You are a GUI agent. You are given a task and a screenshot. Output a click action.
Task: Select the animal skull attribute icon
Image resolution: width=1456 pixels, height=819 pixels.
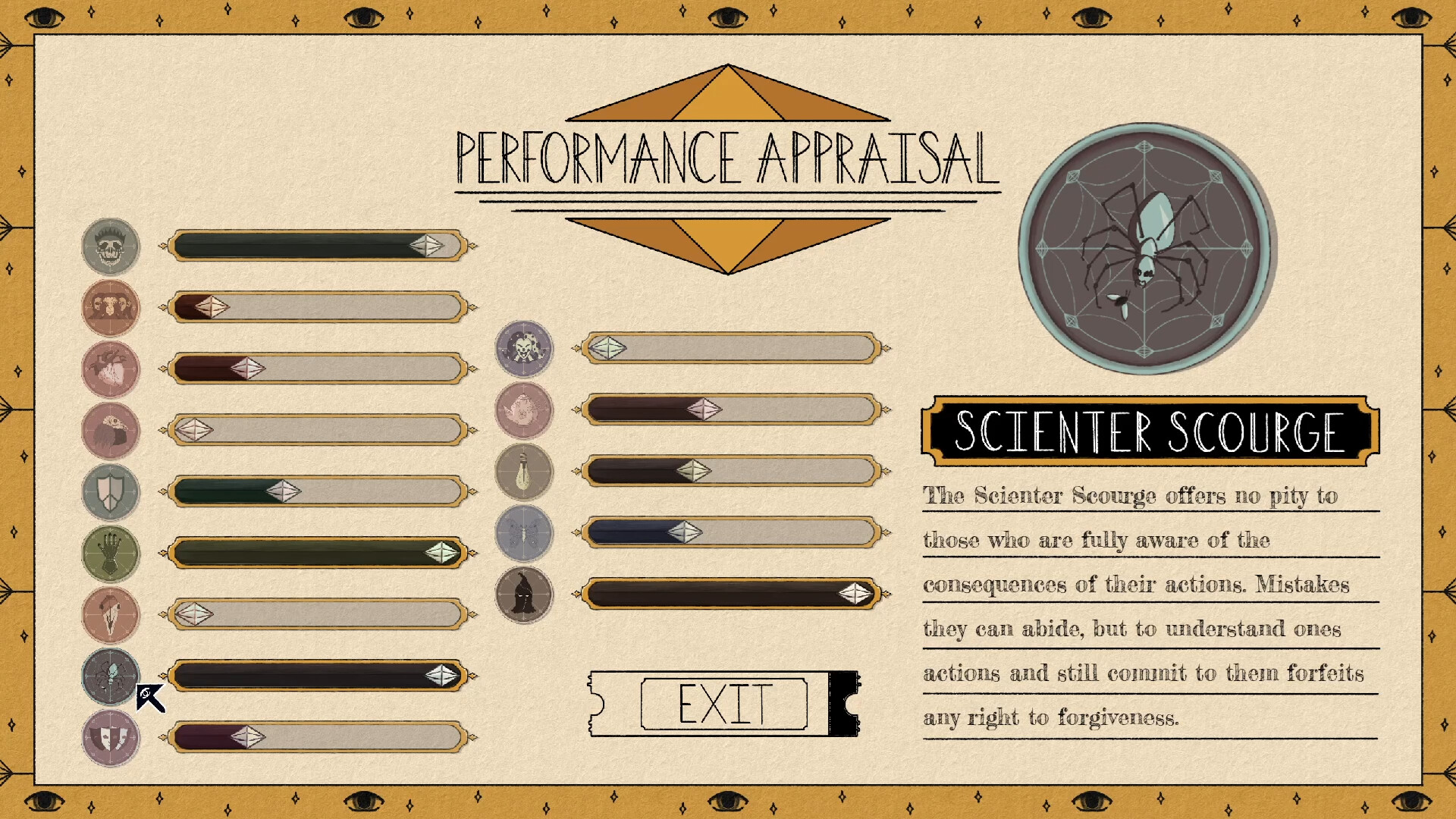pos(110,615)
